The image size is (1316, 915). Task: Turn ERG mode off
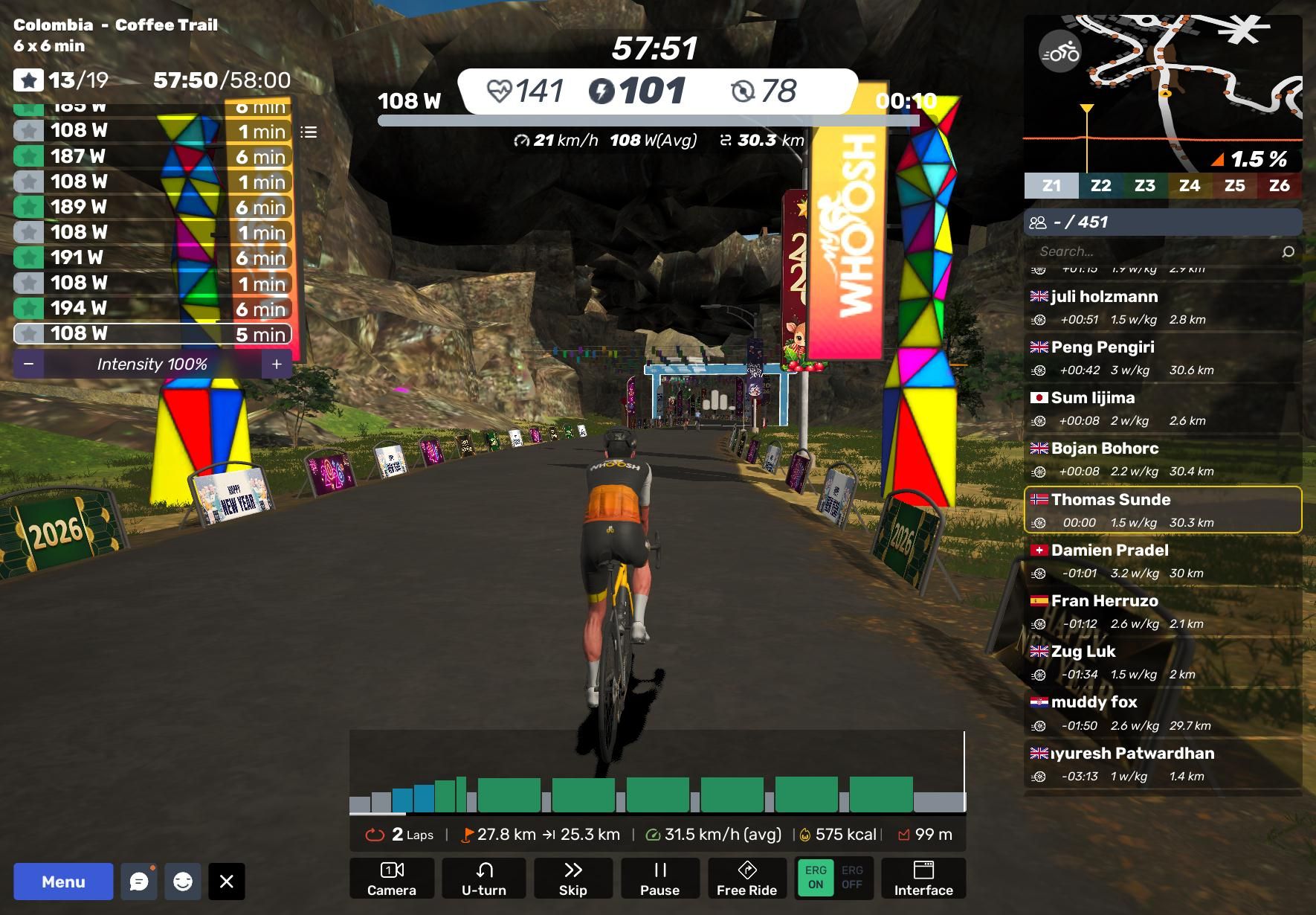coord(852,878)
